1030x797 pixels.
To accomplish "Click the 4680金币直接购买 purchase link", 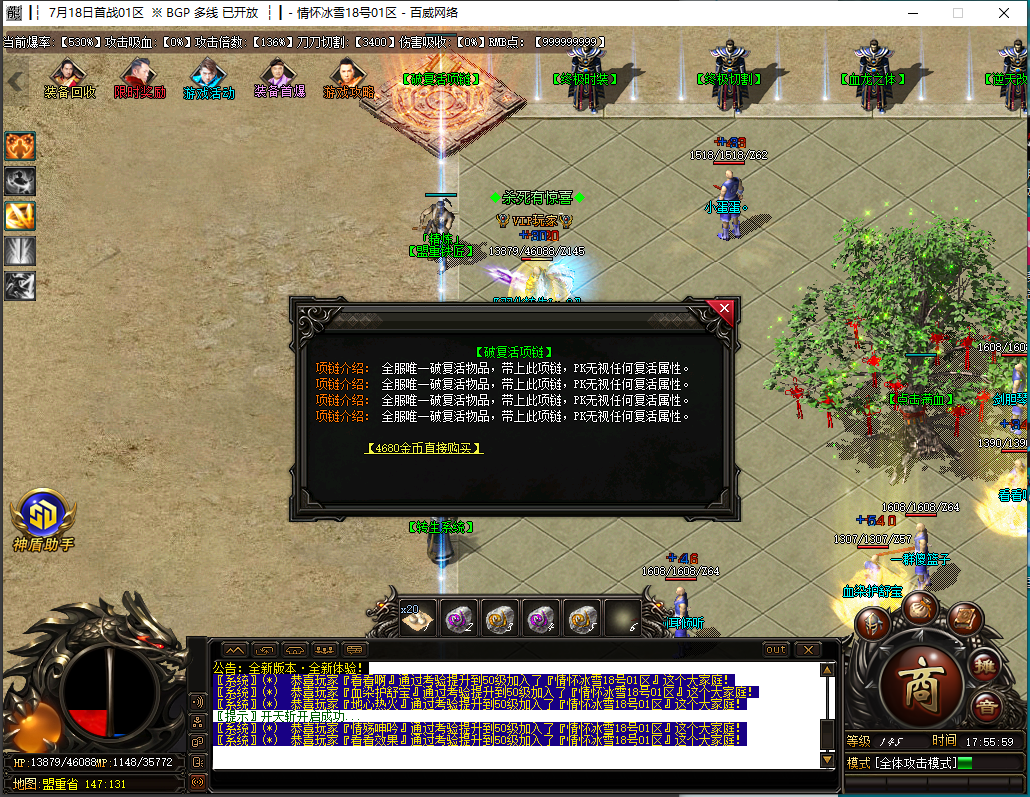I will 424,448.
